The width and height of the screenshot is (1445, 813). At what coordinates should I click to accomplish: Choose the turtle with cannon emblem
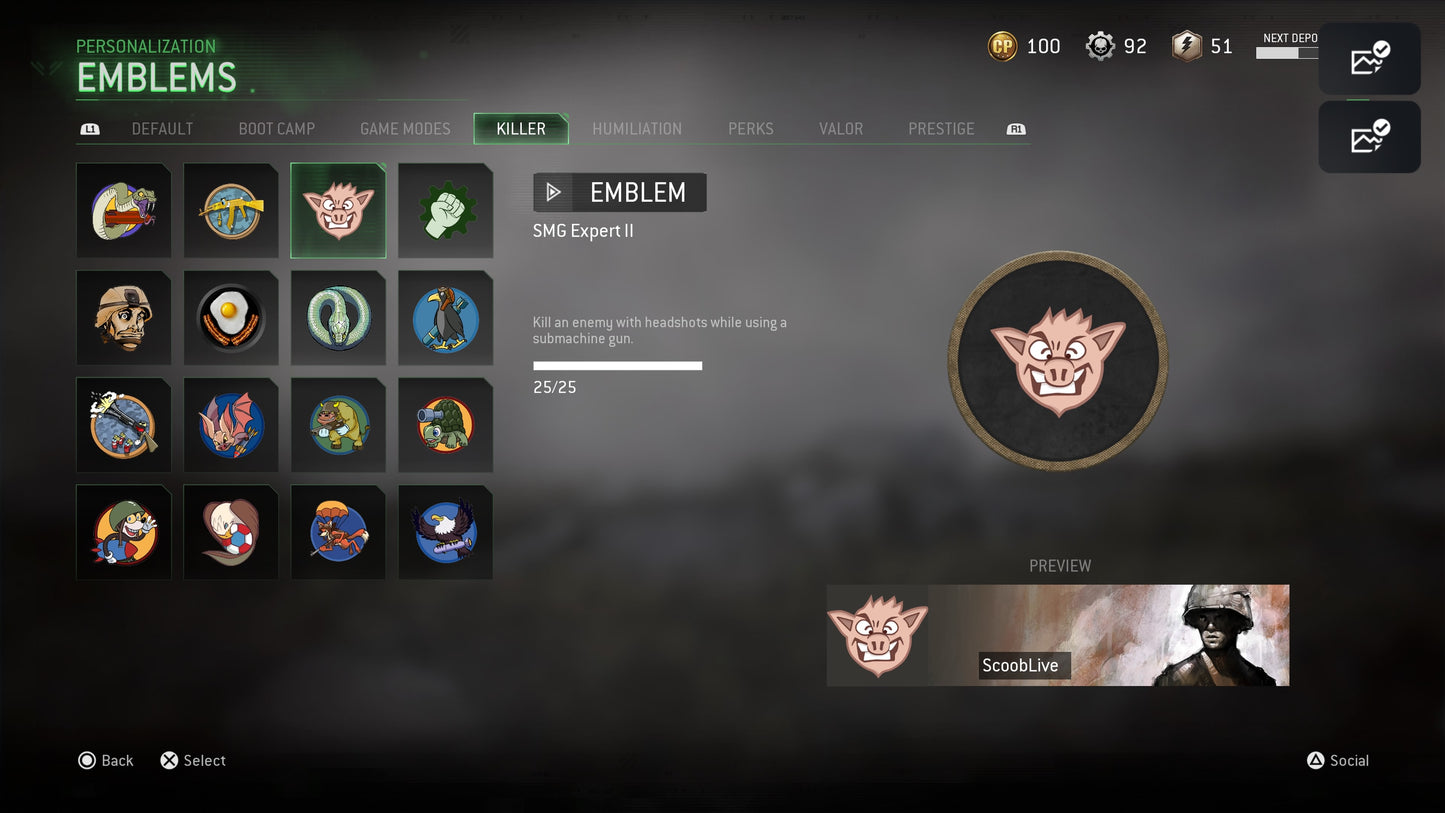445,424
